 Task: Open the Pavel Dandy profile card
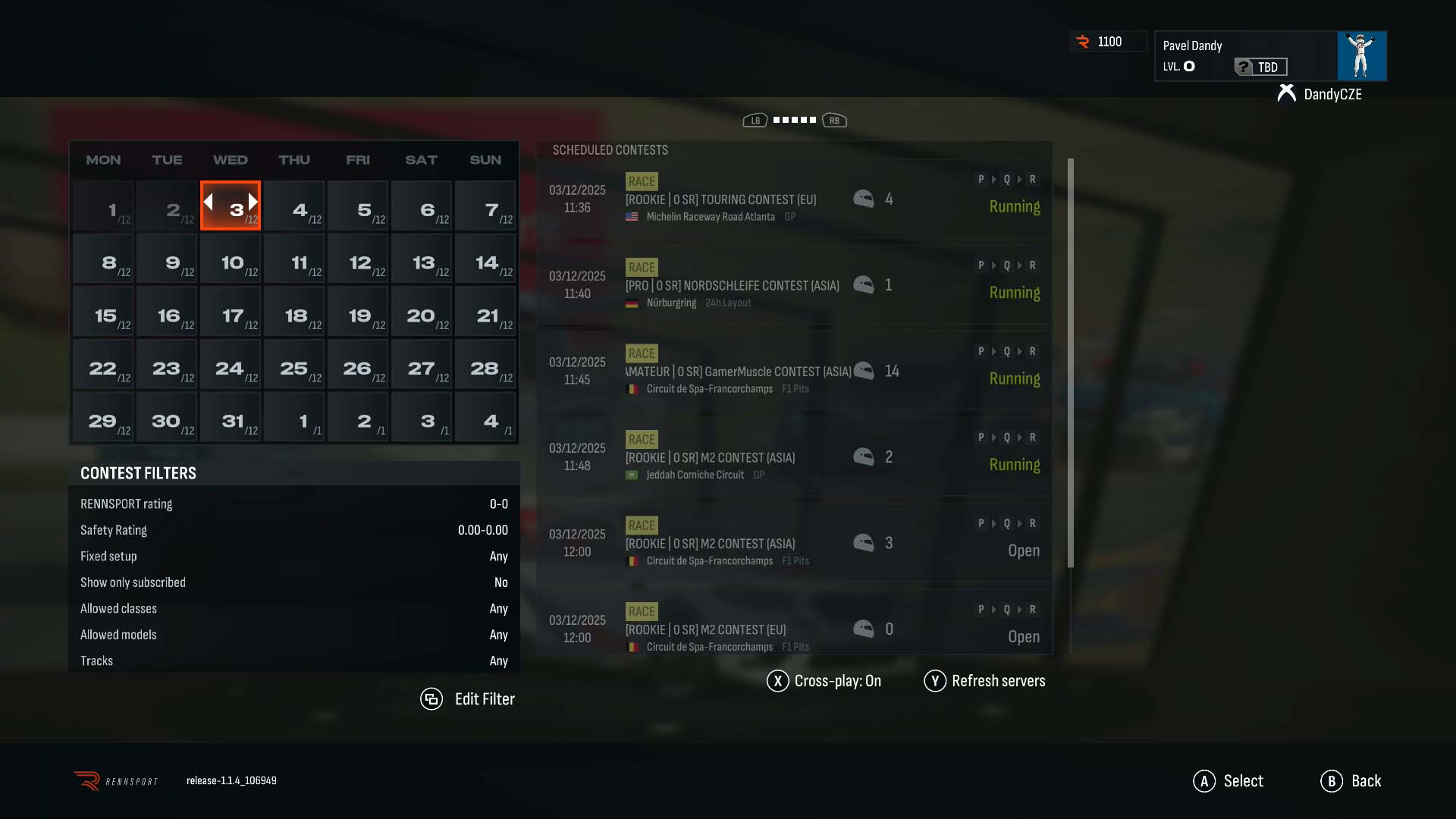[1270, 56]
